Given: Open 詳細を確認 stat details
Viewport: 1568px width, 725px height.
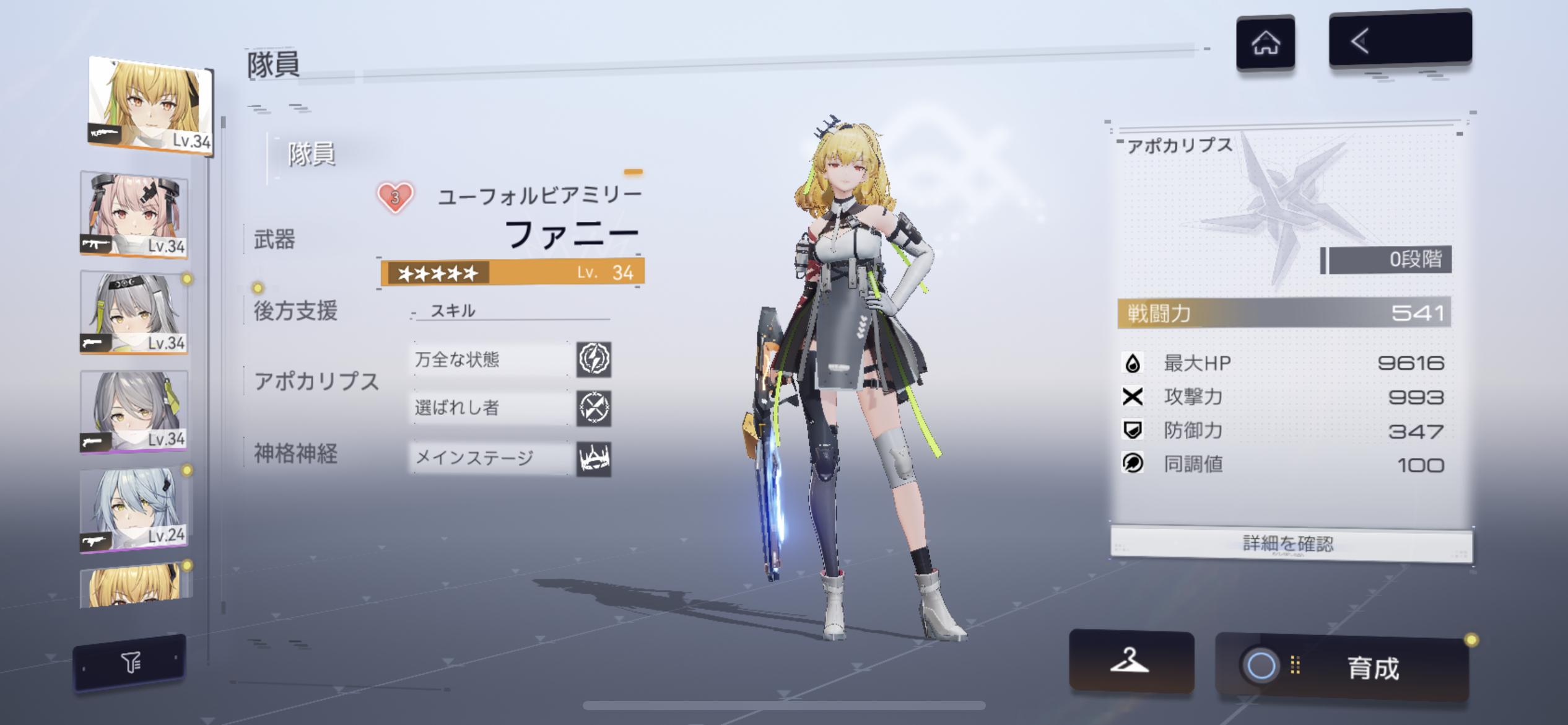Looking at the screenshot, I should pyautogui.click(x=1288, y=543).
